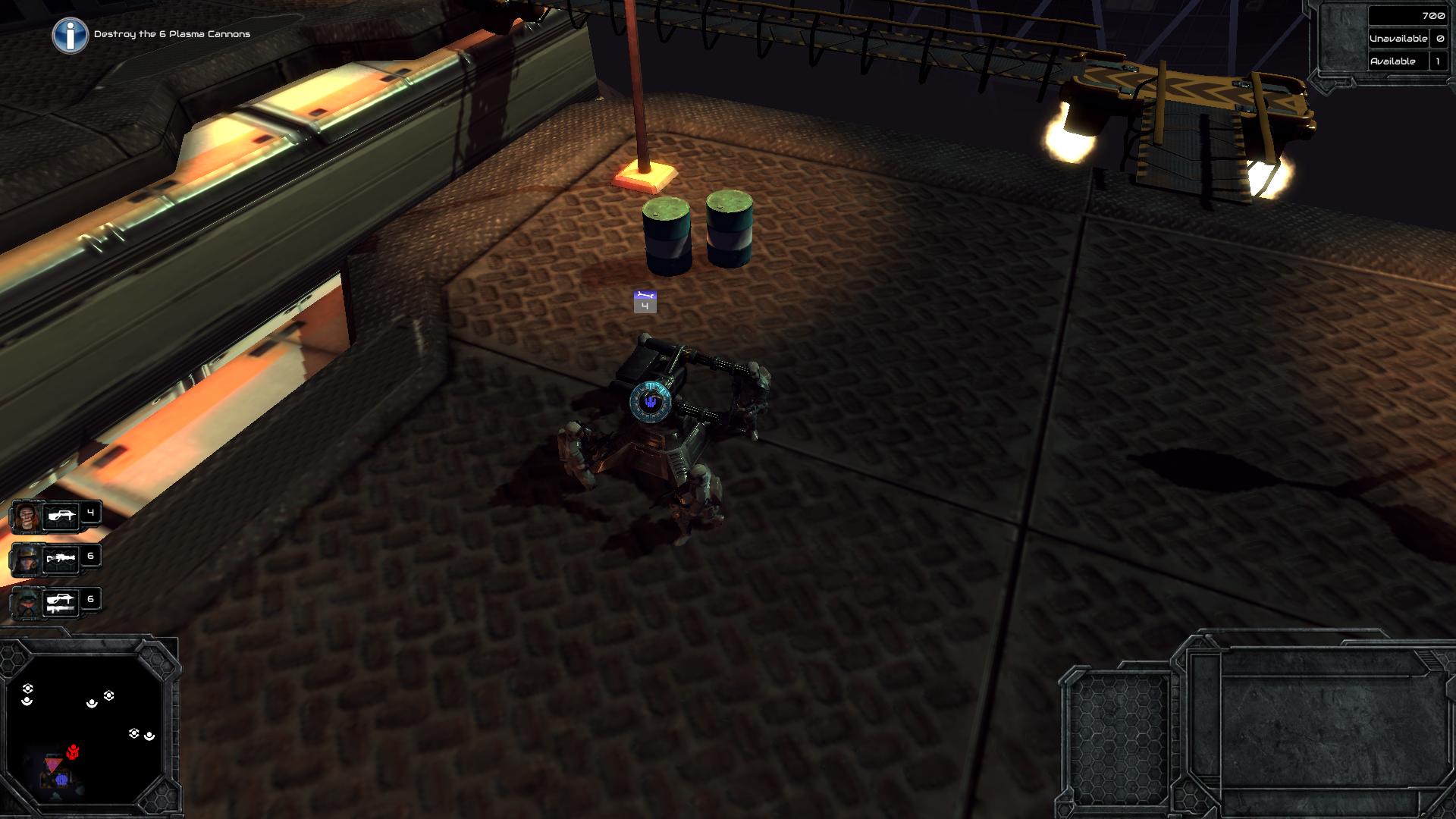Click the blue info icon beside the objective
The image size is (1456, 819).
point(70,35)
